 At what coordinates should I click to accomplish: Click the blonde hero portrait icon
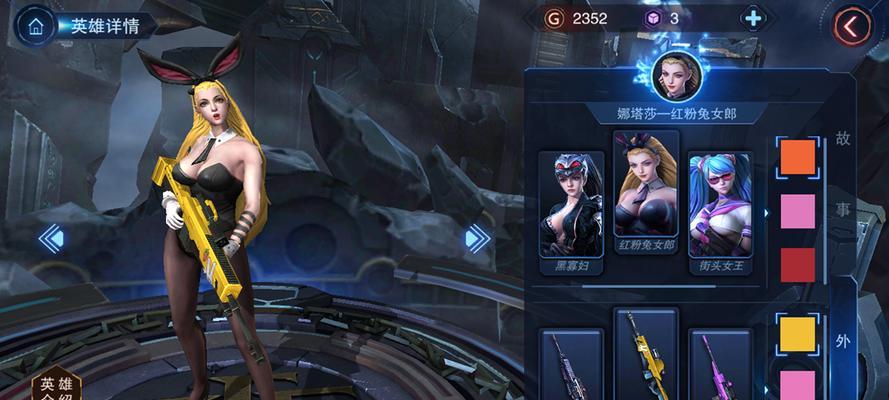[675, 75]
